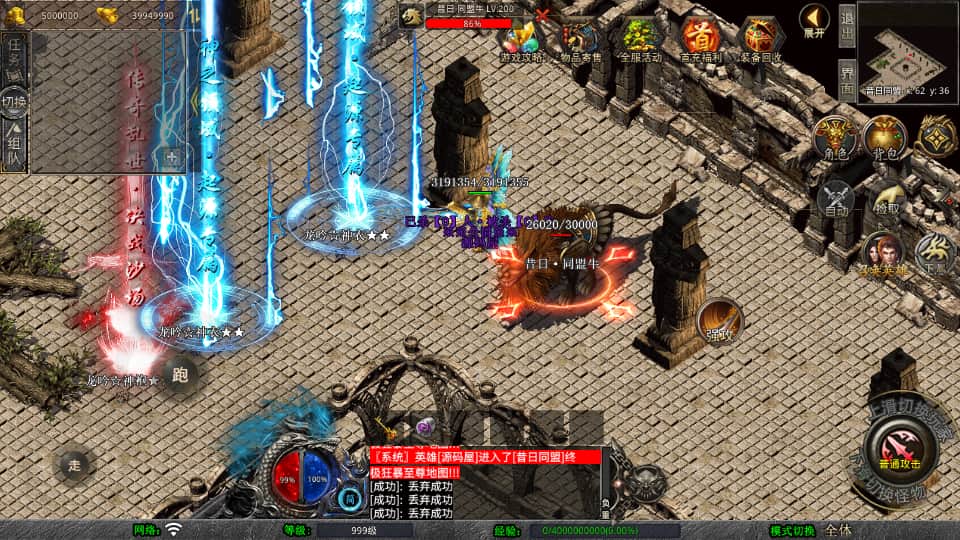The height and width of the screenshot is (540, 960).
Task: Open the 首充福利 first-recharge bonus icon
Action: click(701, 40)
